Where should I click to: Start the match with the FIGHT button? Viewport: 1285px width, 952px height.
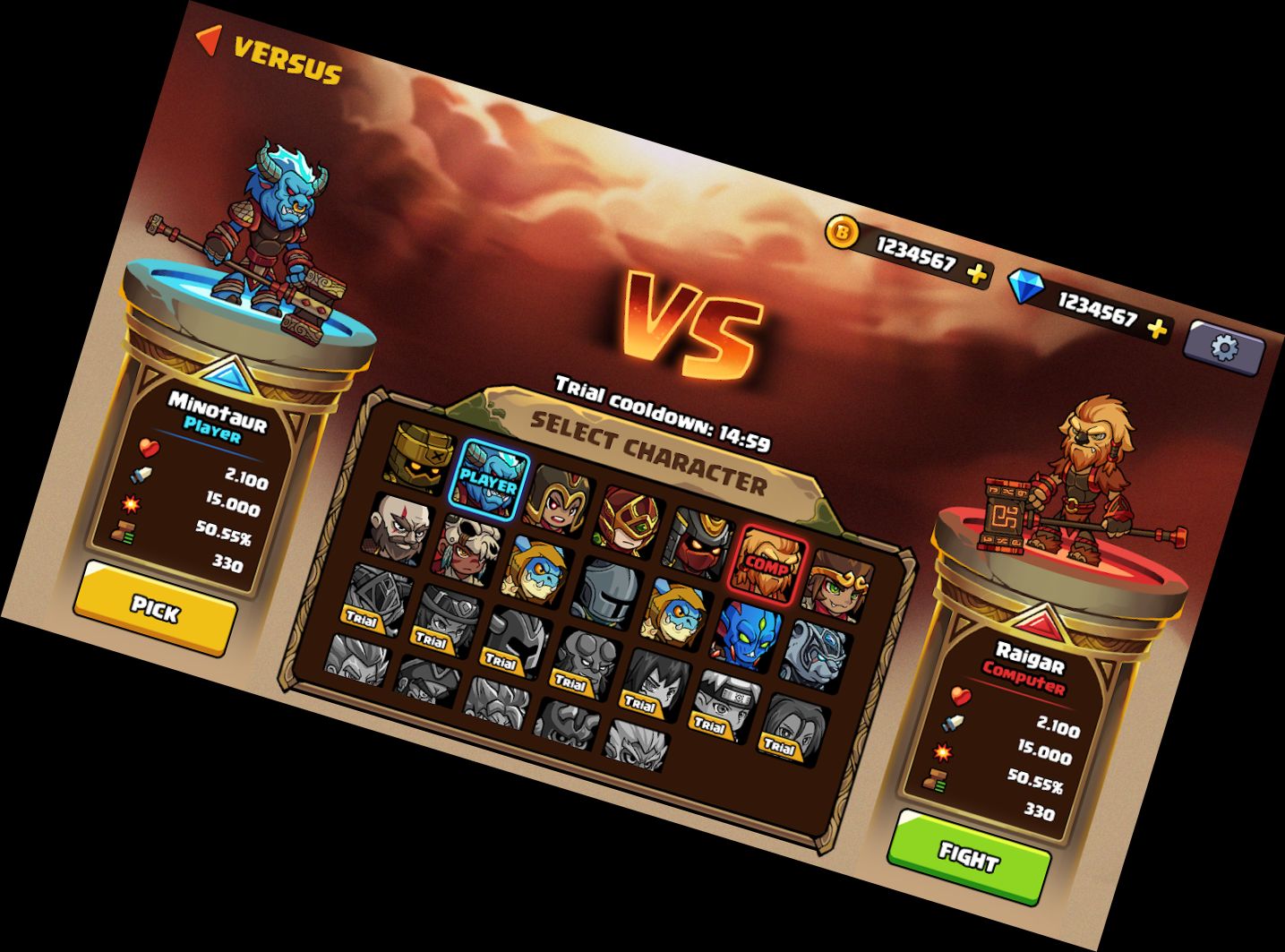point(969,856)
